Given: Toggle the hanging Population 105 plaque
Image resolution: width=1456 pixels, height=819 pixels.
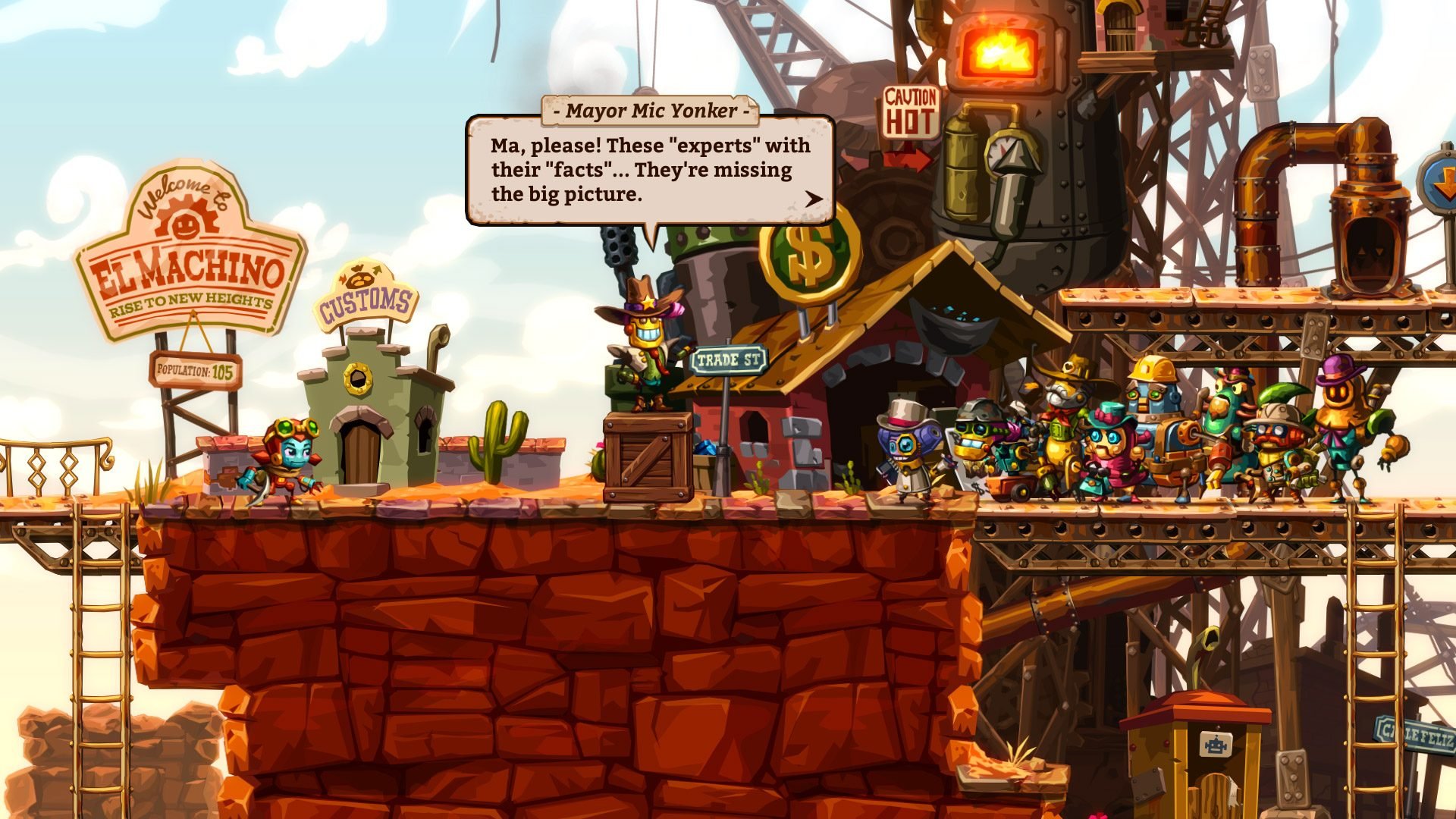Looking at the screenshot, I should click(x=195, y=369).
